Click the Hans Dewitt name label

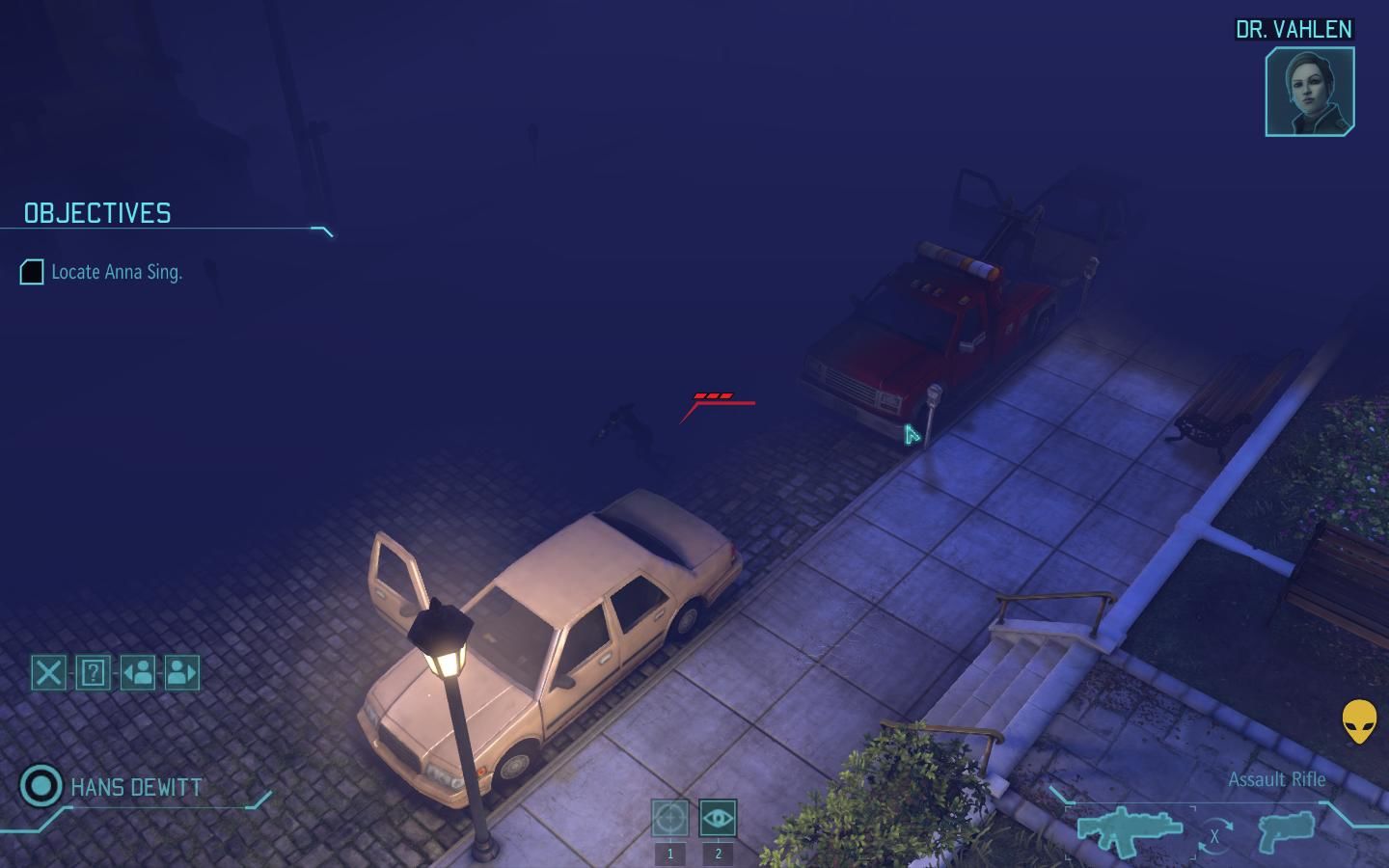135,787
